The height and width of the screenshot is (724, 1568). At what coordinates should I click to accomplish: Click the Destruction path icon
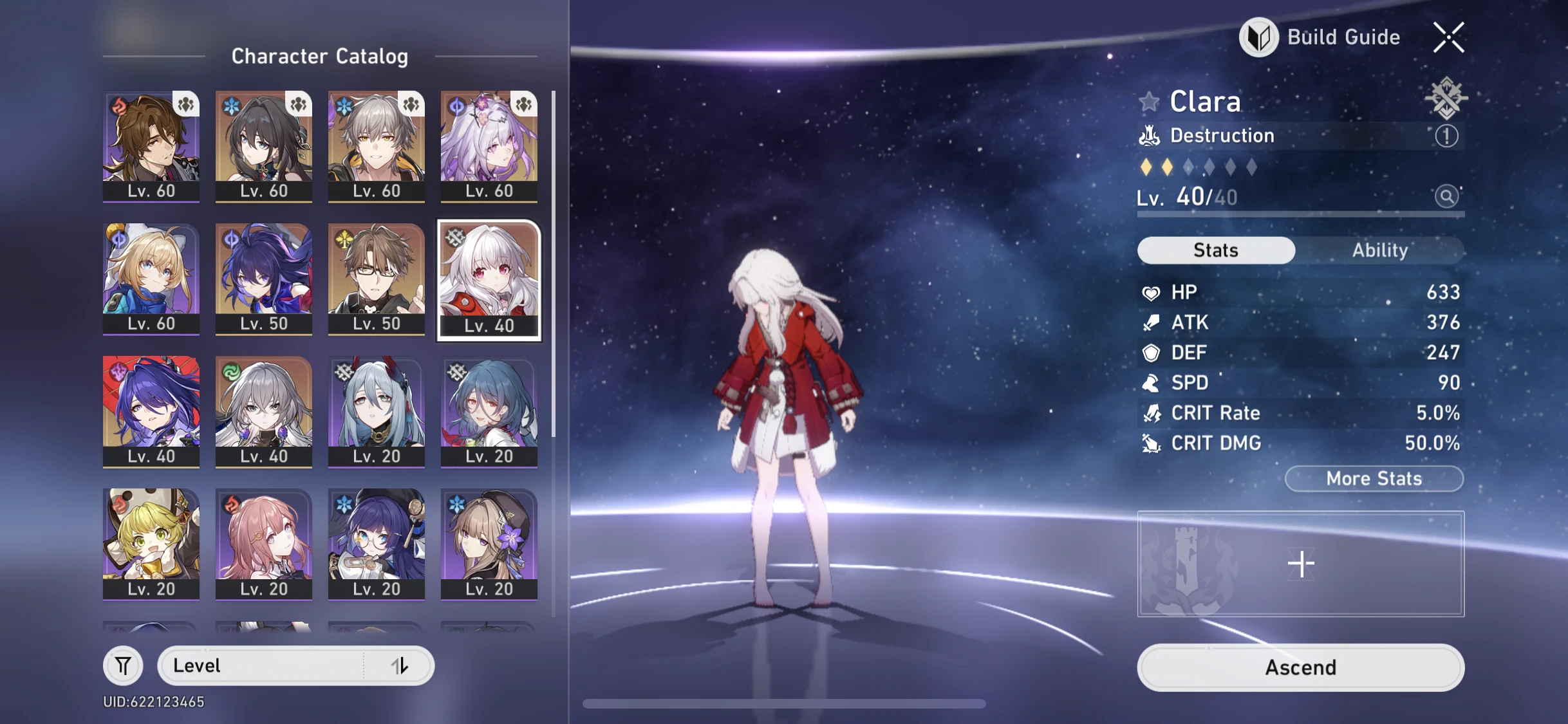click(1149, 135)
